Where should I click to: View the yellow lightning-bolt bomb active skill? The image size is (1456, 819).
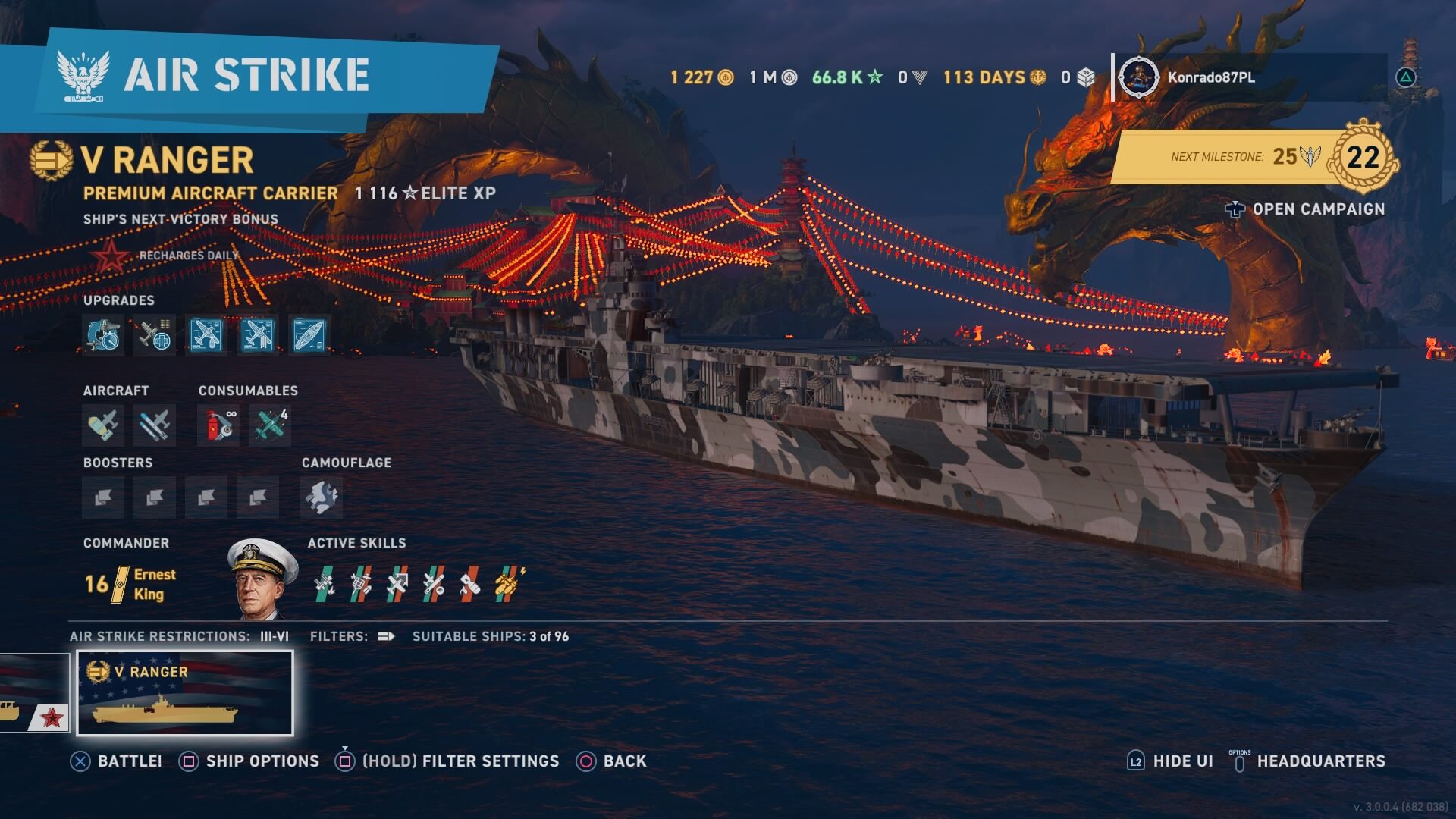[510, 583]
